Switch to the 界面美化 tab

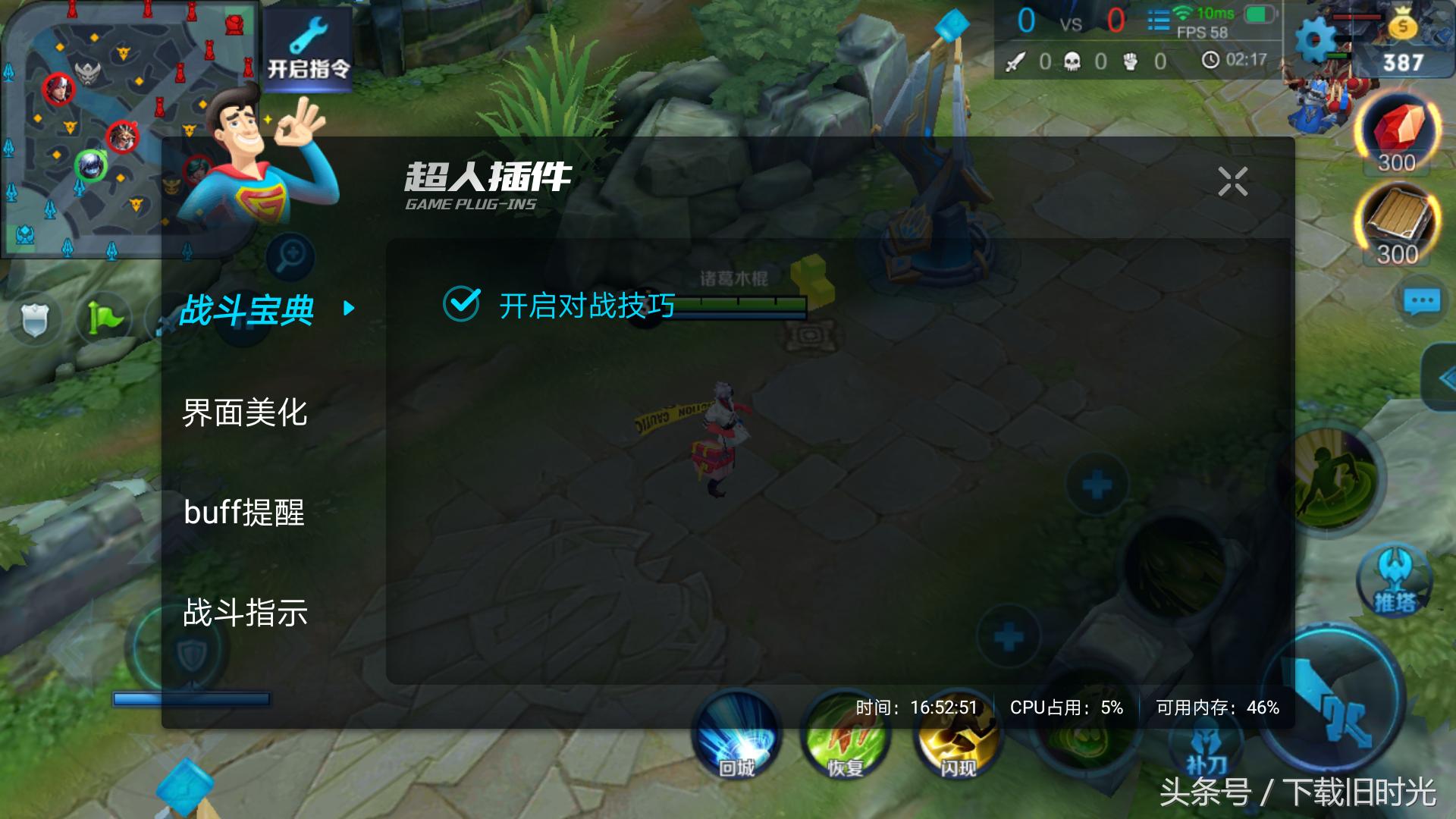[x=244, y=414]
